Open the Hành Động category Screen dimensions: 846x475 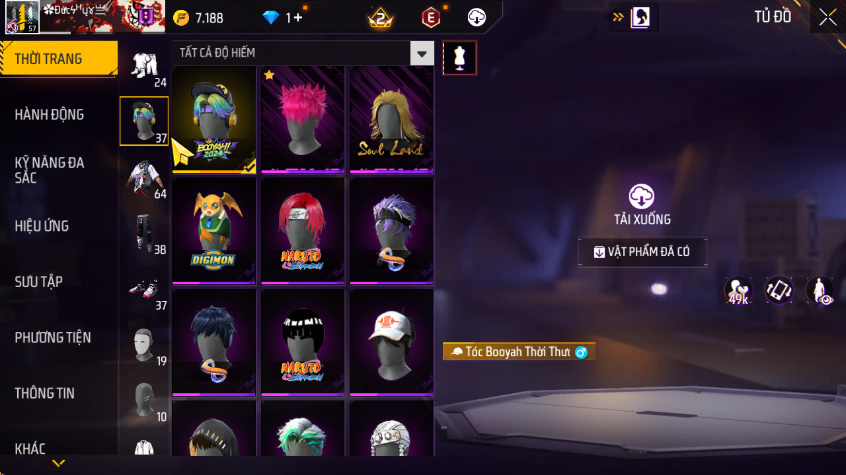50,115
